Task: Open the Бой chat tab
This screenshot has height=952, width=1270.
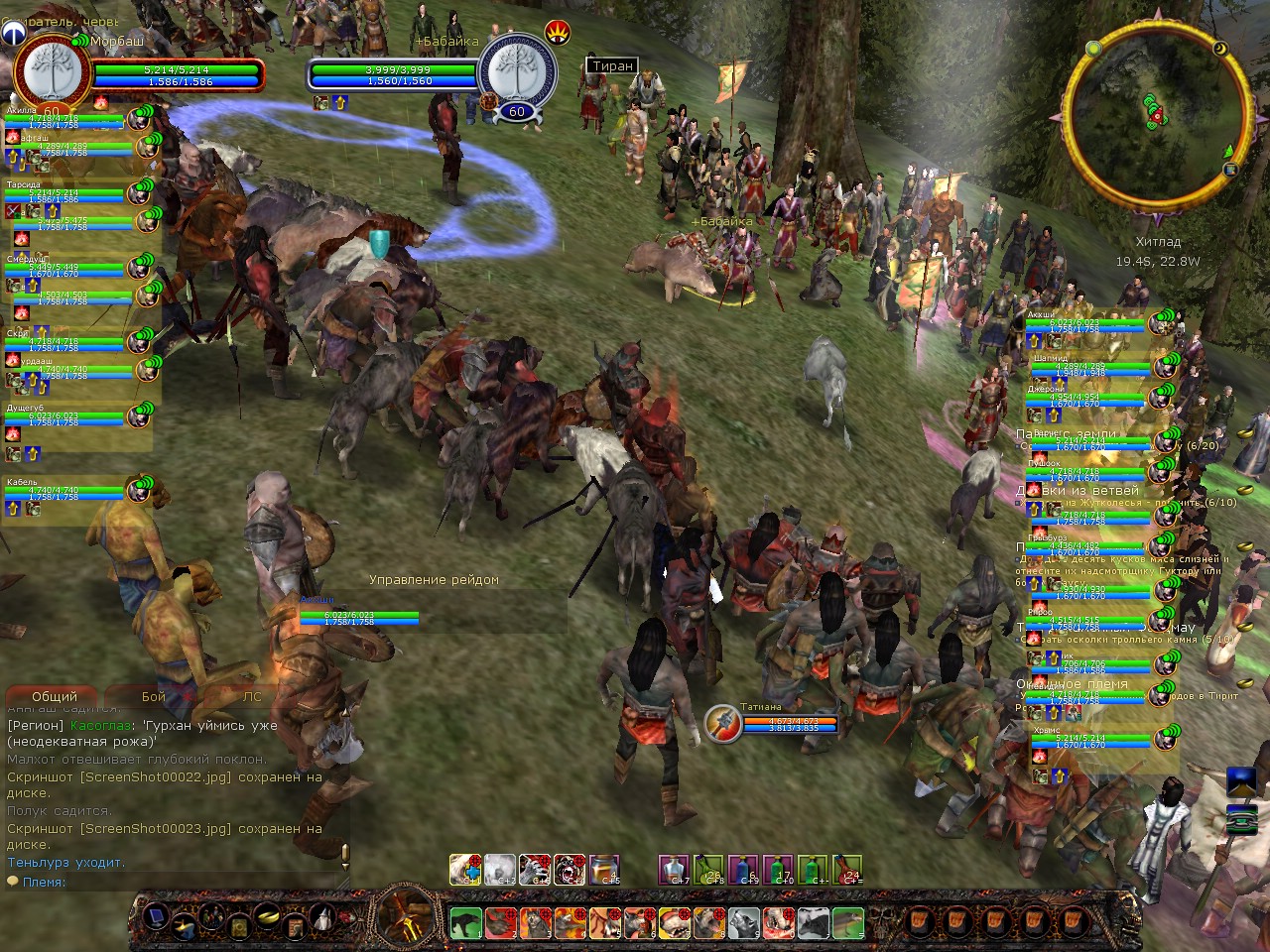Action: tap(154, 697)
